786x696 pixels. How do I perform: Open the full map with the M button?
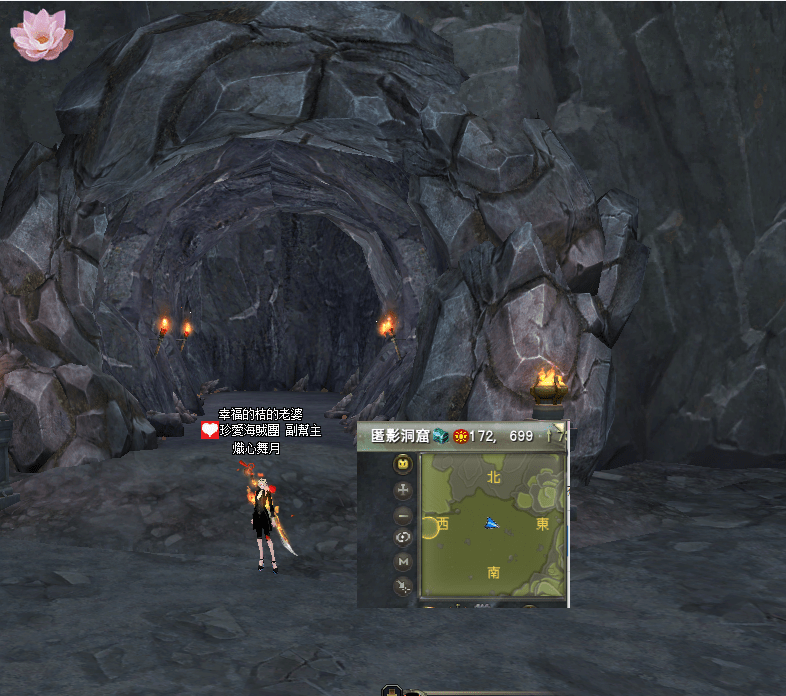pos(403,562)
